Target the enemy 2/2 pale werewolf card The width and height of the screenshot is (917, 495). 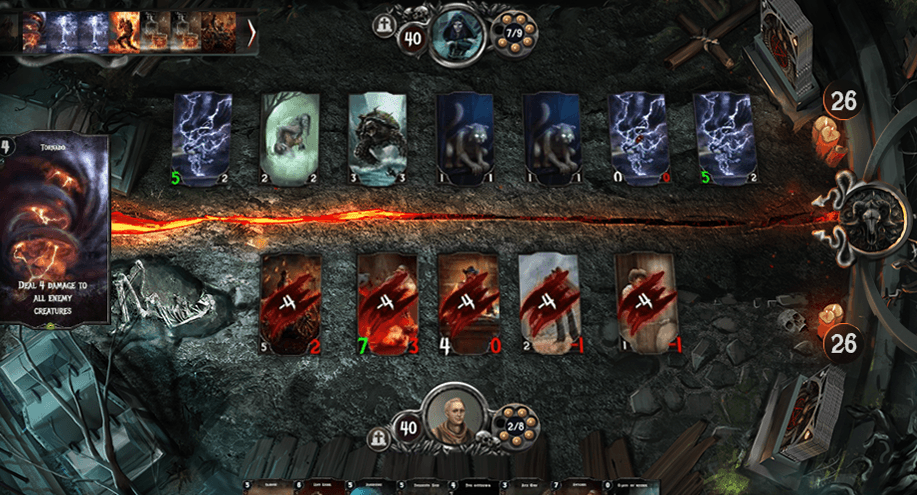290,140
